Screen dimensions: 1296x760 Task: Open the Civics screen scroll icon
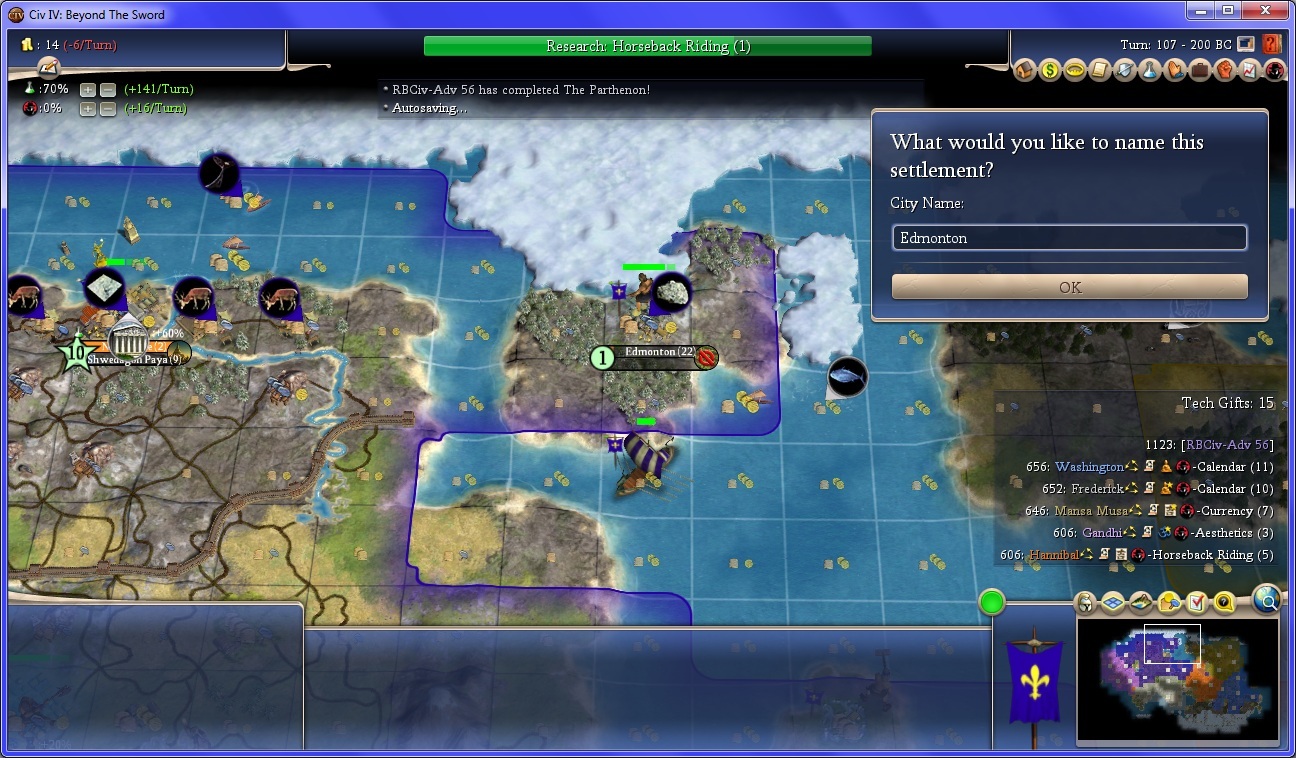coord(1100,71)
